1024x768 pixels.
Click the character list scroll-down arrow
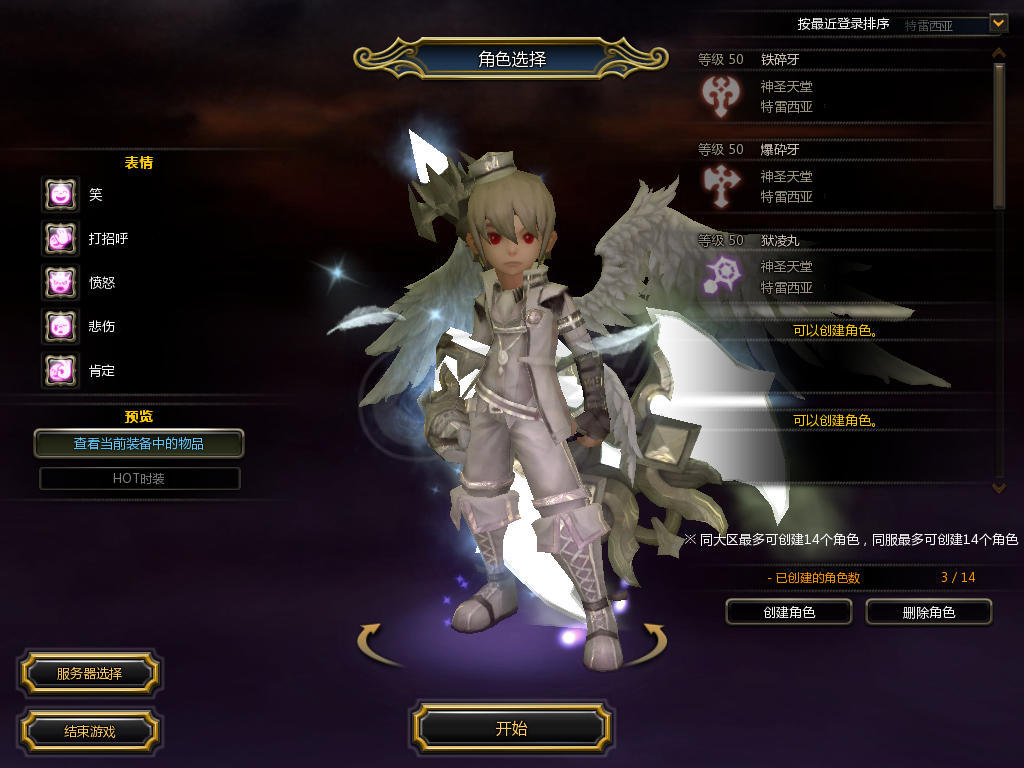pos(998,487)
